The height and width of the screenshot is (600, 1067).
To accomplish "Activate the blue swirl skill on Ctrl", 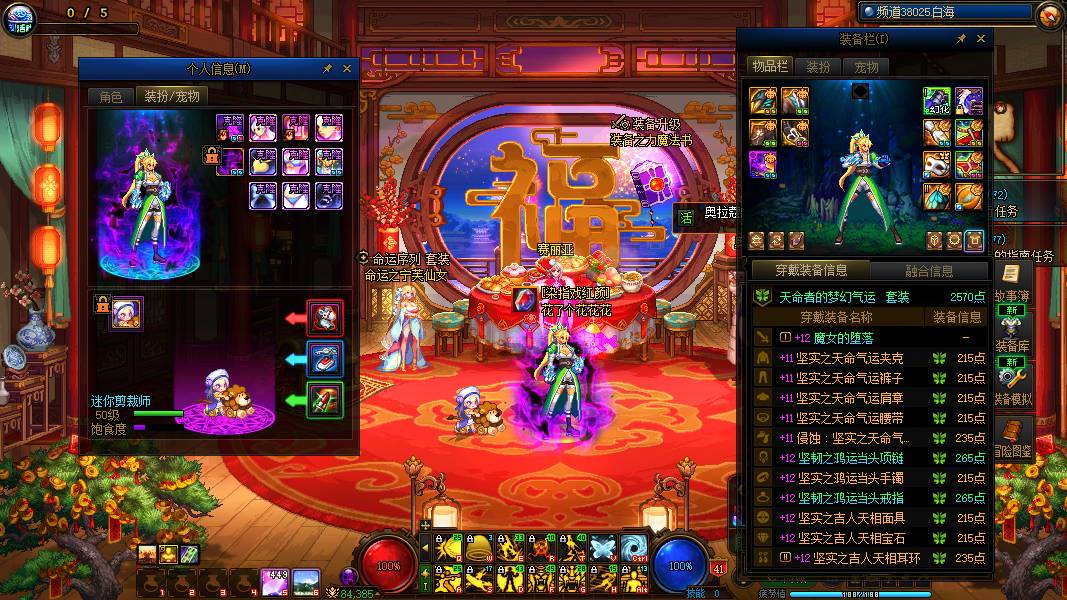I will click(633, 547).
